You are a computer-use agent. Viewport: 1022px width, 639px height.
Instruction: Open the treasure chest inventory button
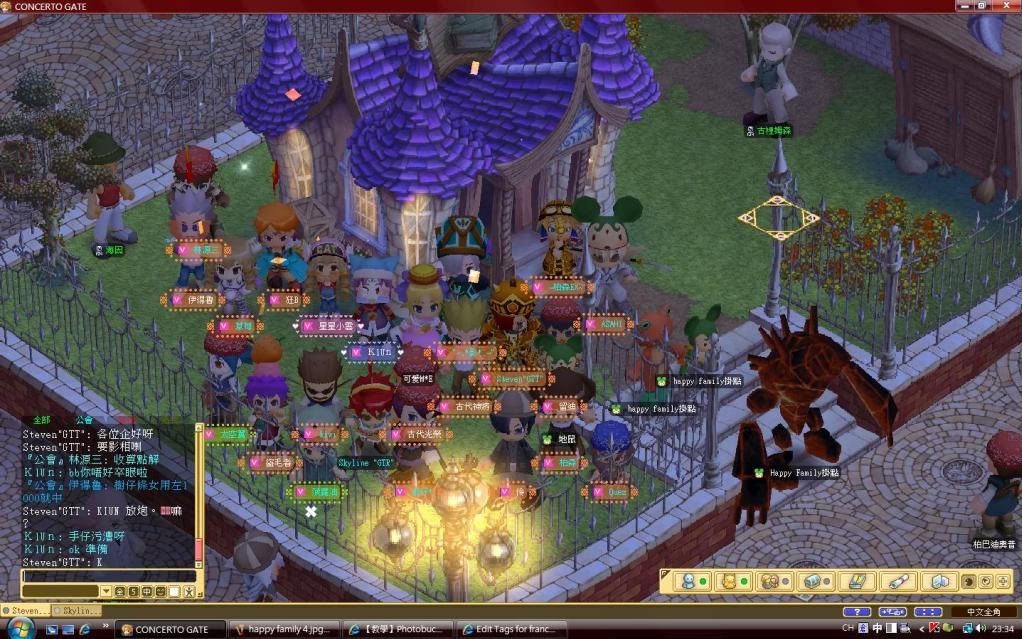[814, 582]
